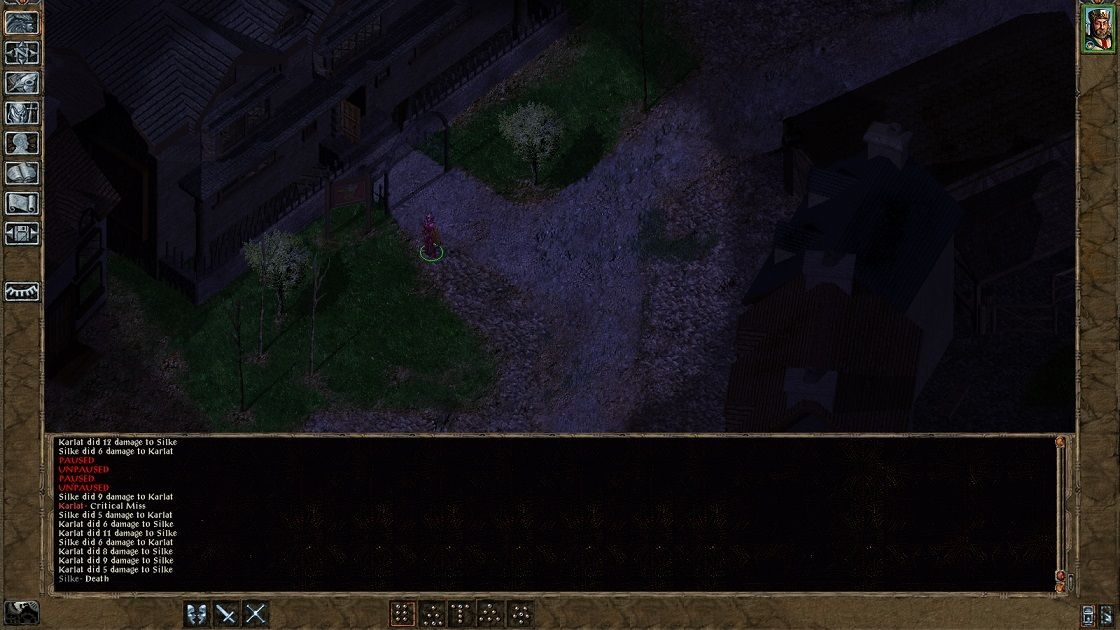The width and height of the screenshot is (1120, 630).
Task: Click the top sidebar icon to return to game
Action: [x=22, y=23]
